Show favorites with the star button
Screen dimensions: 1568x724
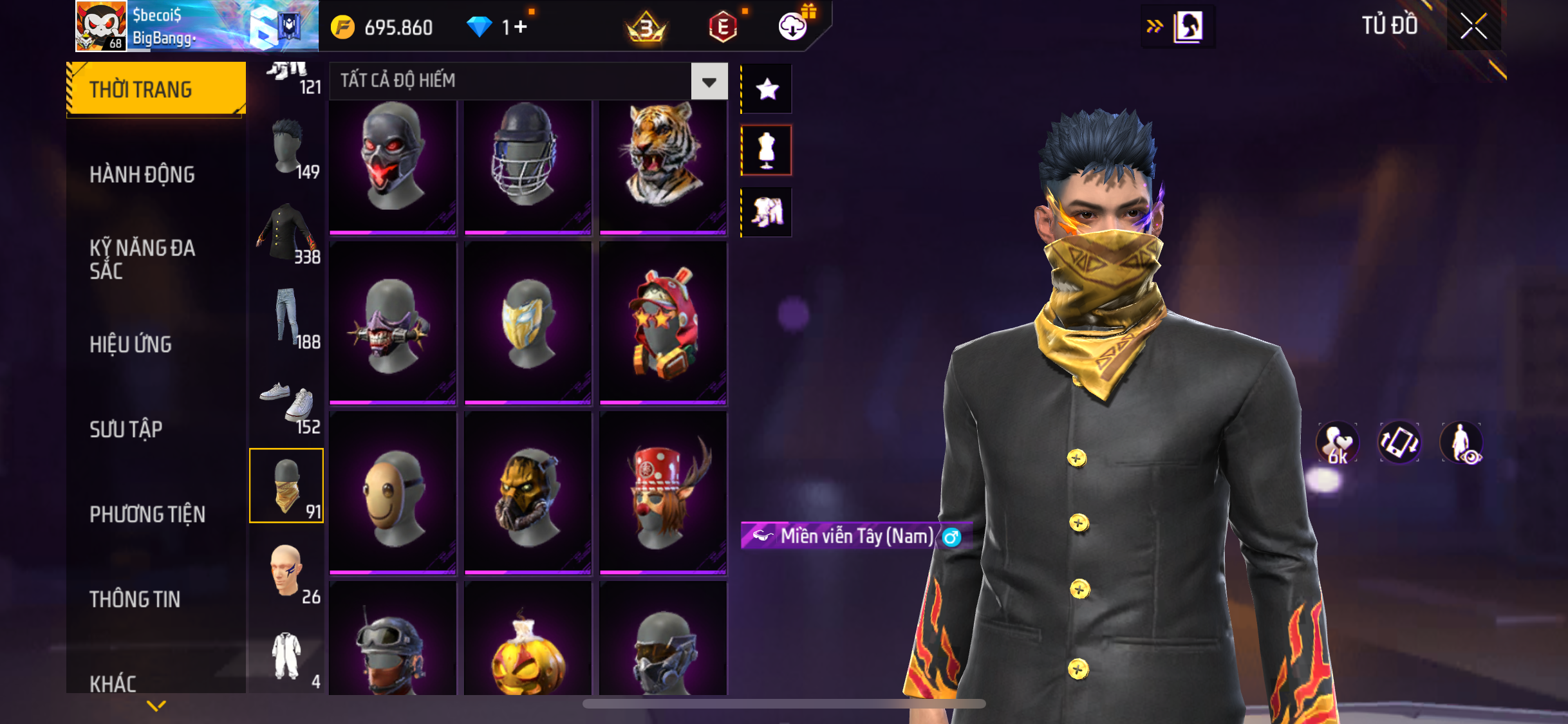[767, 89]
